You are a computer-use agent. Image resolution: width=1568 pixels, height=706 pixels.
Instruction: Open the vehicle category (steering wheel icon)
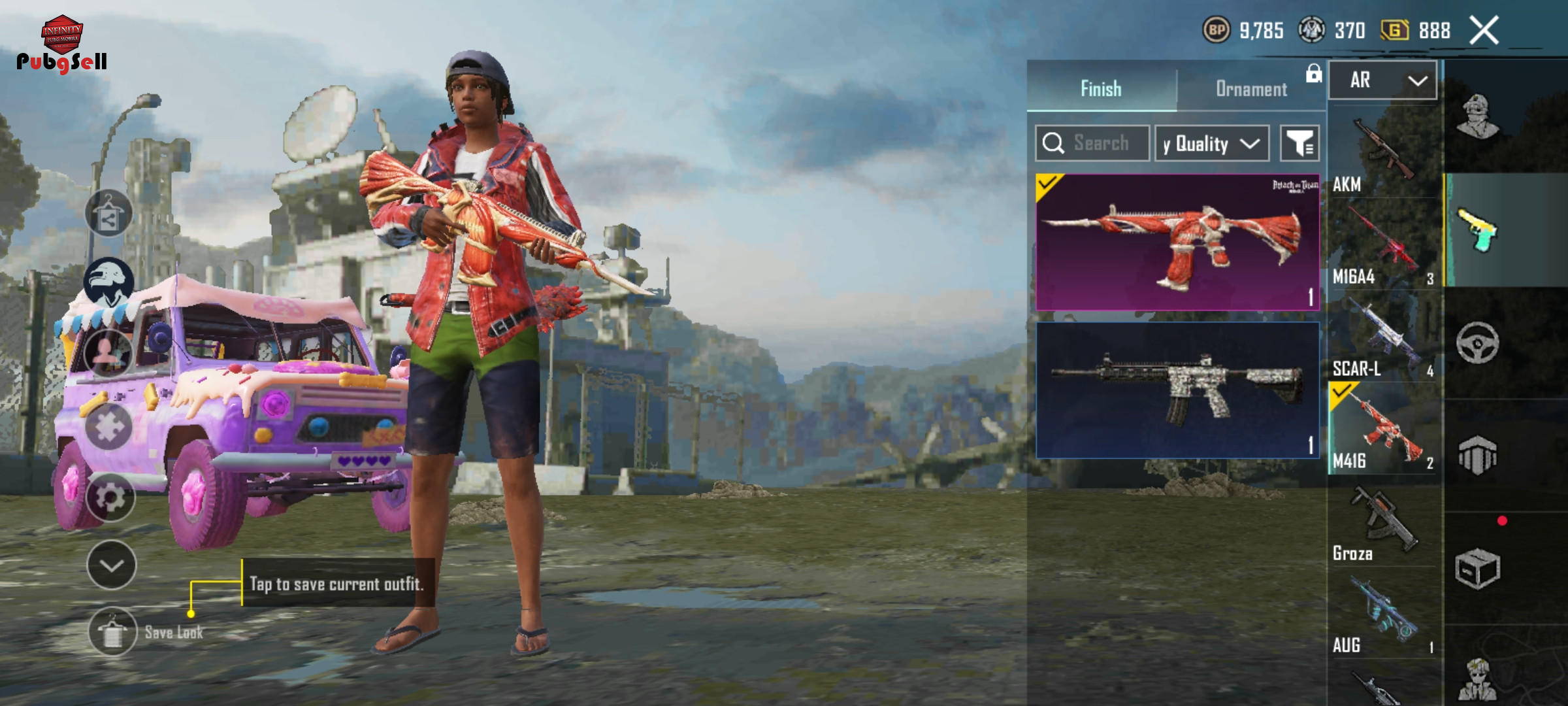[x=1477, y=343]
